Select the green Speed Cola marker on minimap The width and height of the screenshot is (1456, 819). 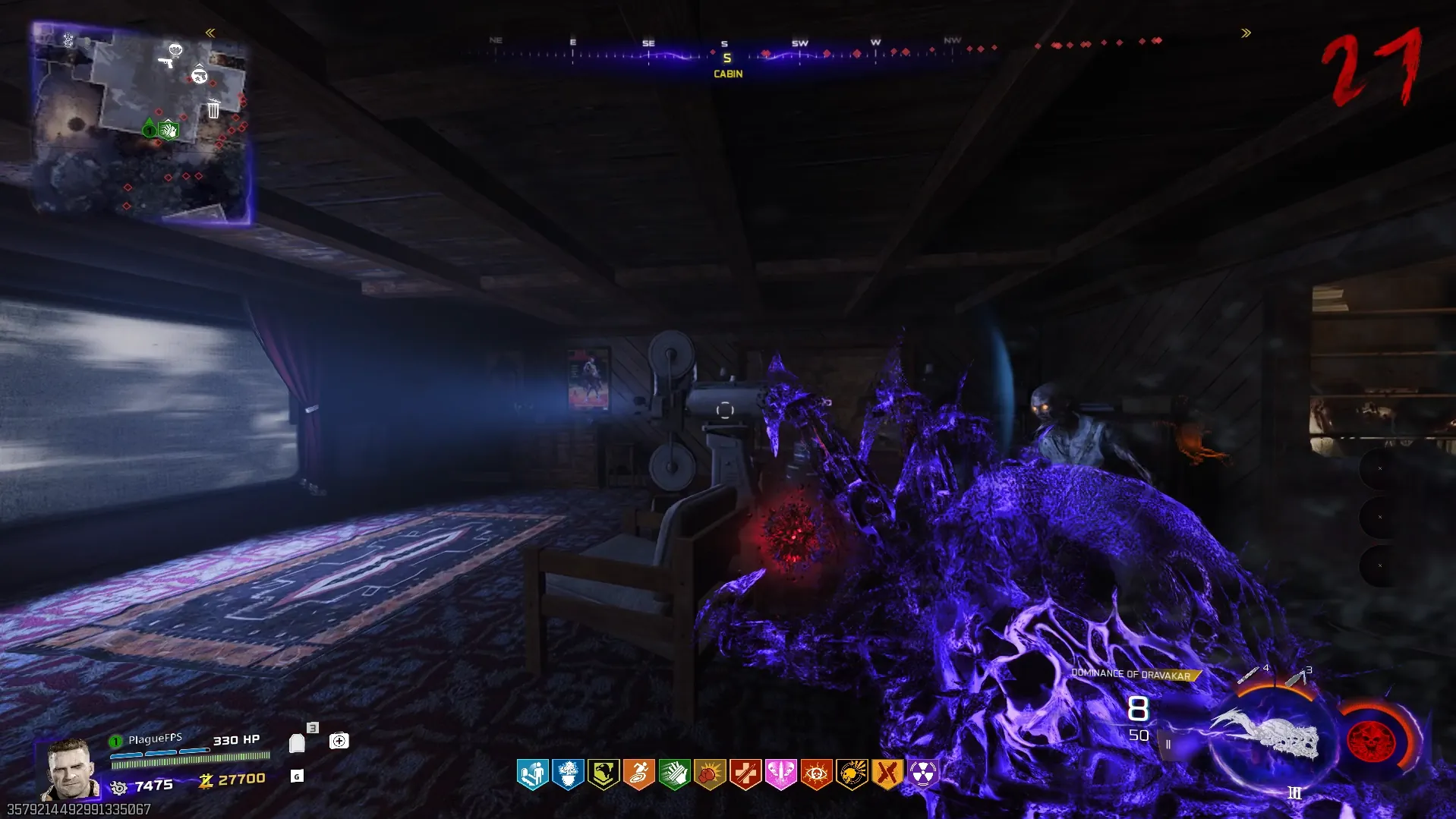[169, 131]
